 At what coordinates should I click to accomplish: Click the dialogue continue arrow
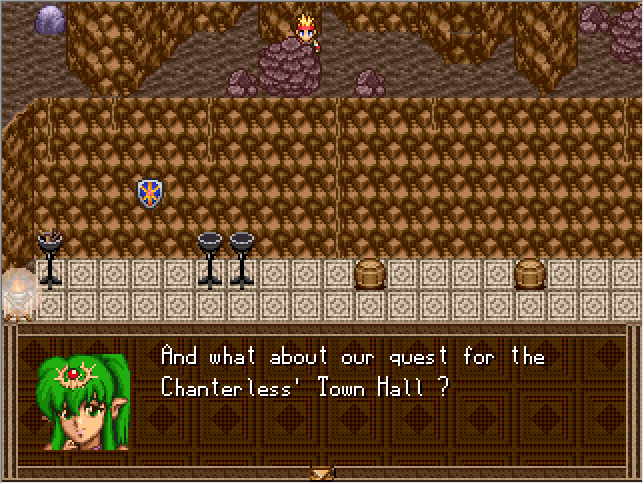point(321,473)
